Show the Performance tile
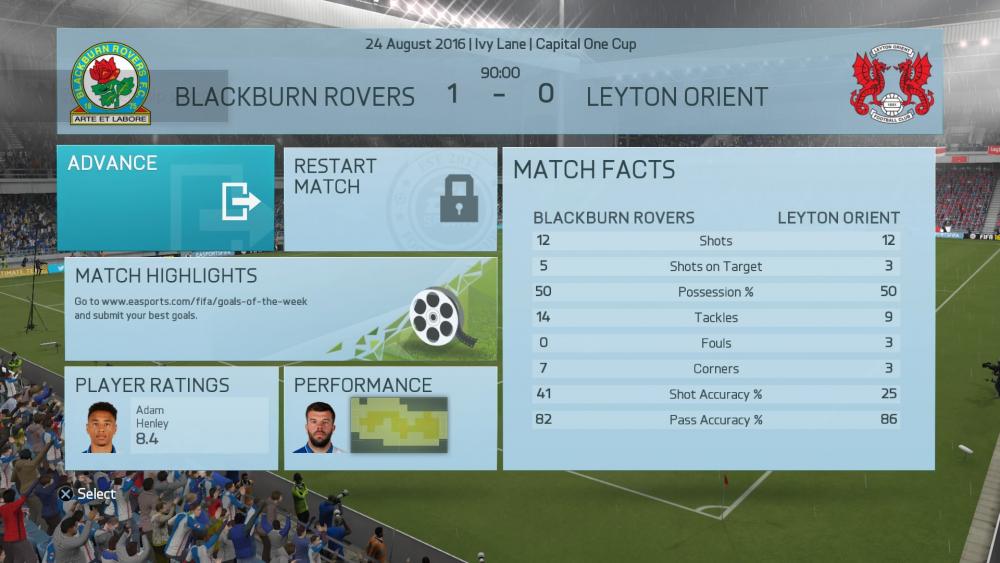This screenshot has height=563, width=1000. 390,418
